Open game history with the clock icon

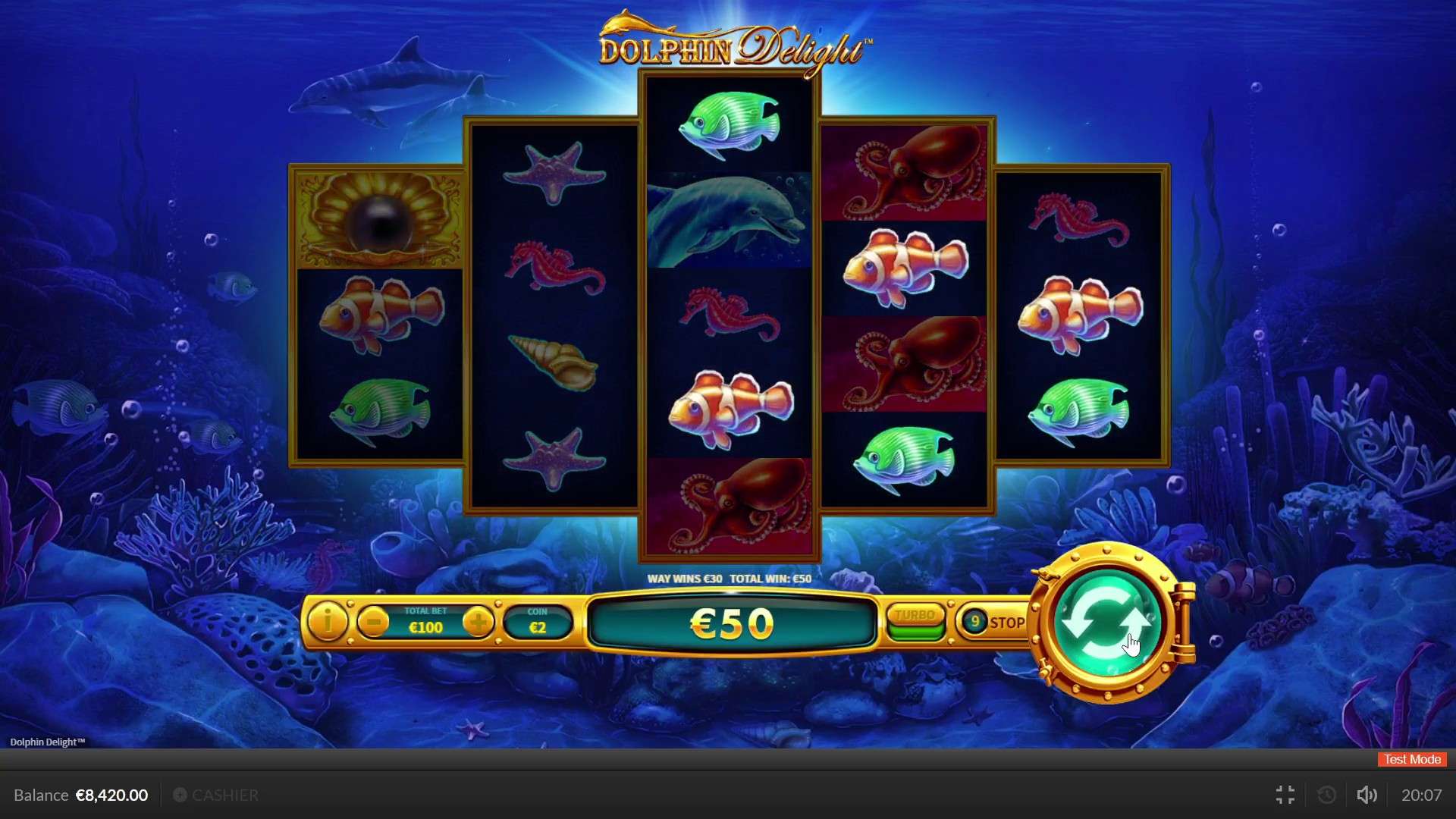[x=1326, y=795]
